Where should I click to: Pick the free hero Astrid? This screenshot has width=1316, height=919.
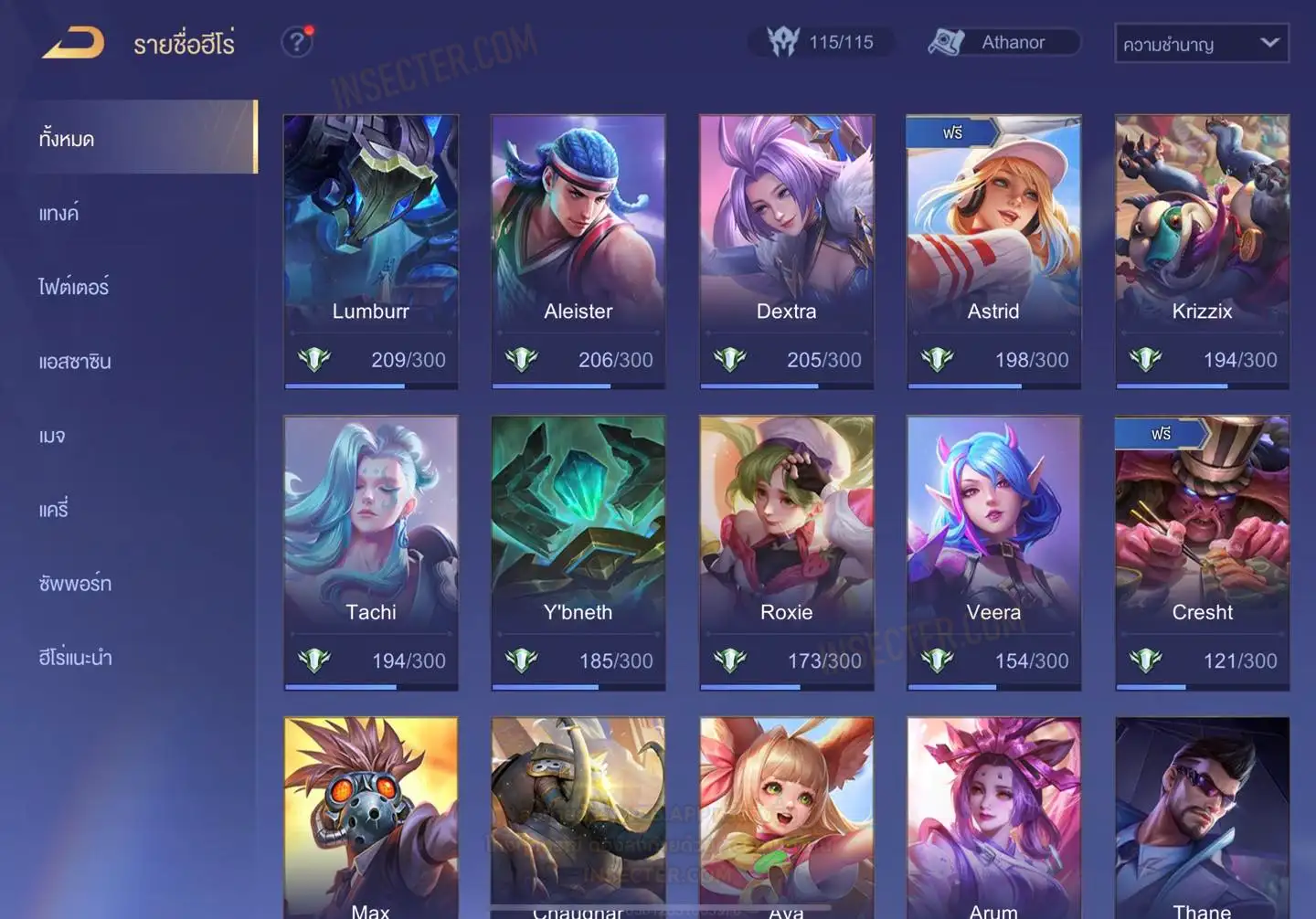(993, 251)
